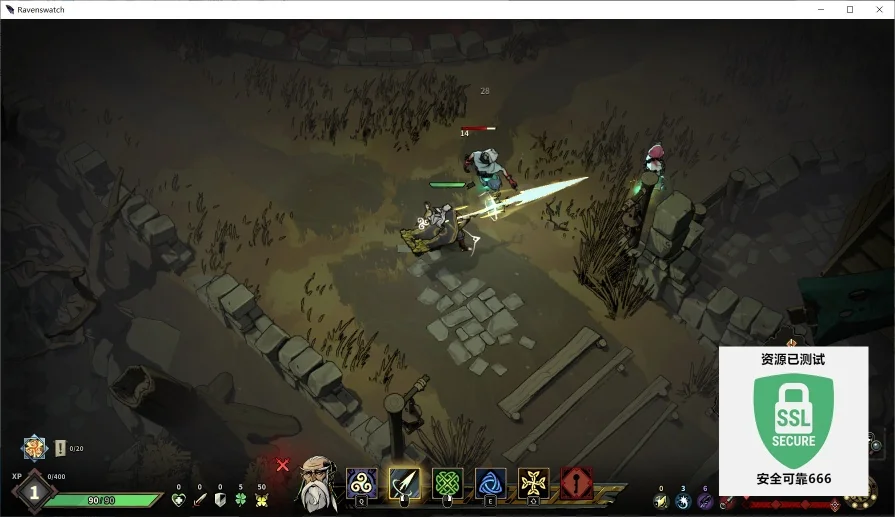This screenshot has height=517, width=895.
Task: Activate the triskelion spiral ability
Action: coord(361,483)
